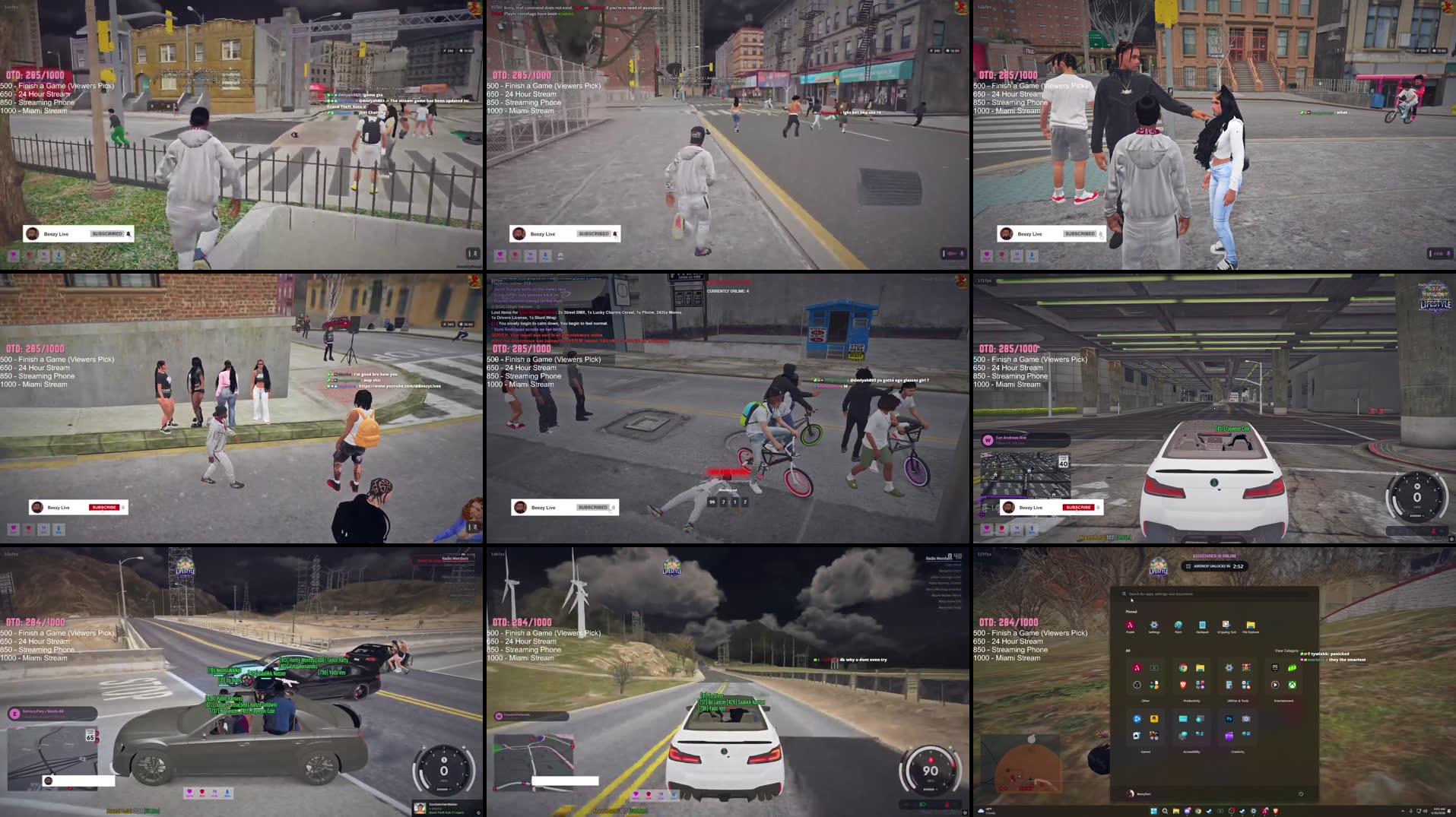The image size is (1456, 817).
Task: Open FiveM from the pinned Start menu apps
Action: 1131,625
